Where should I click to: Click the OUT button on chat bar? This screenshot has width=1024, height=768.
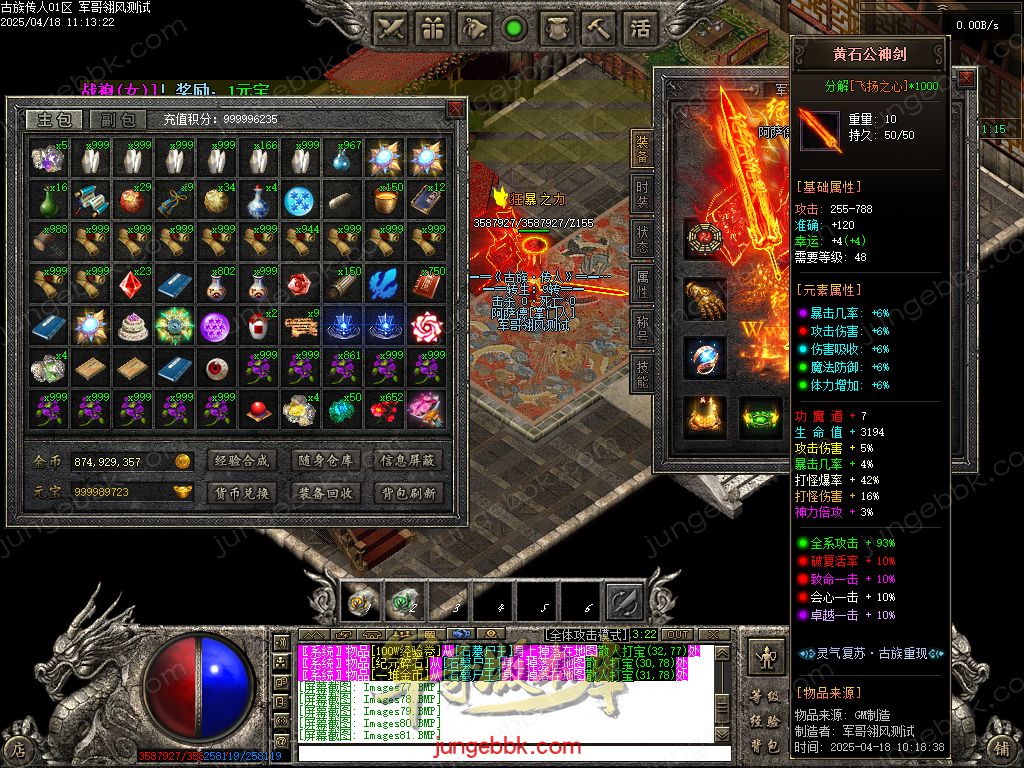point(677,634)
